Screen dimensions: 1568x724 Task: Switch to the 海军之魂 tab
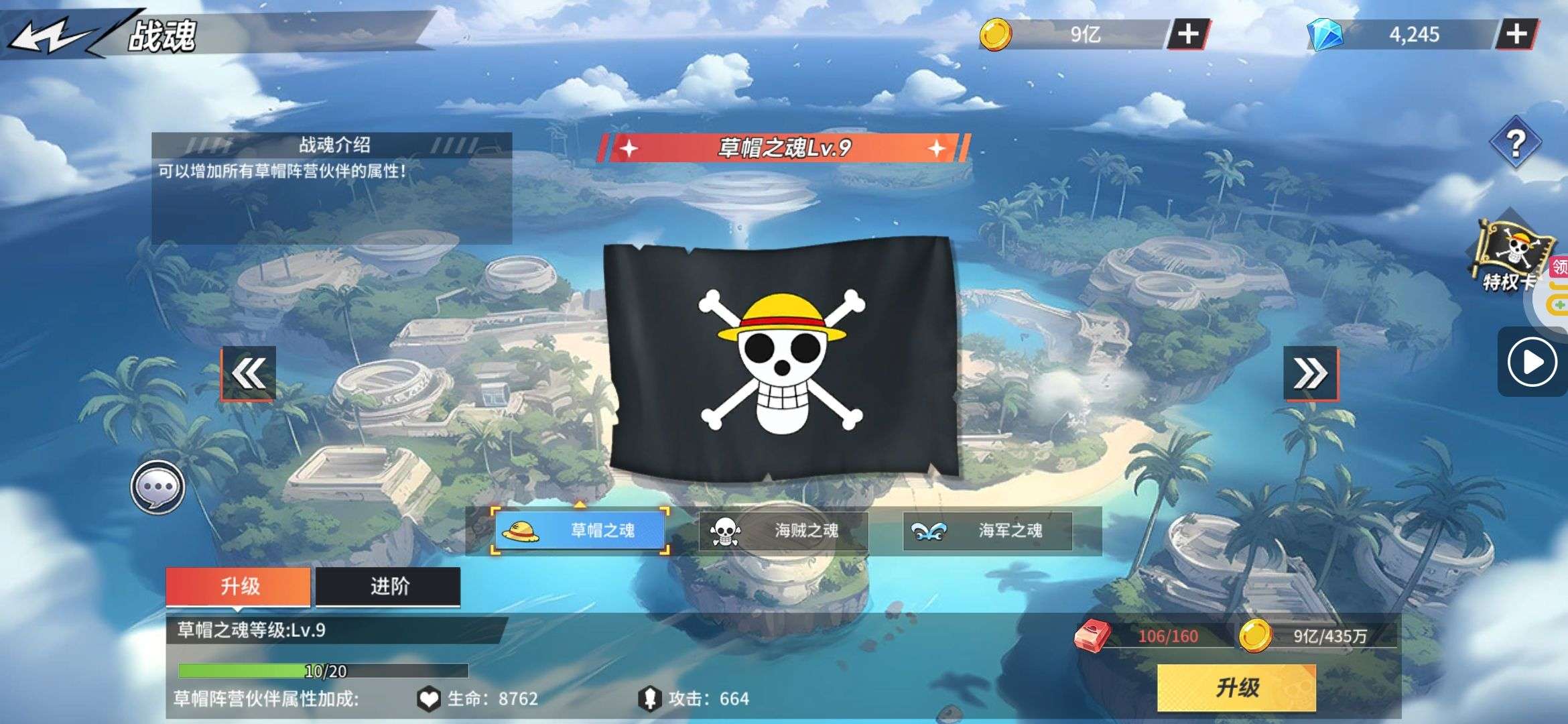[x=988, y=531]
